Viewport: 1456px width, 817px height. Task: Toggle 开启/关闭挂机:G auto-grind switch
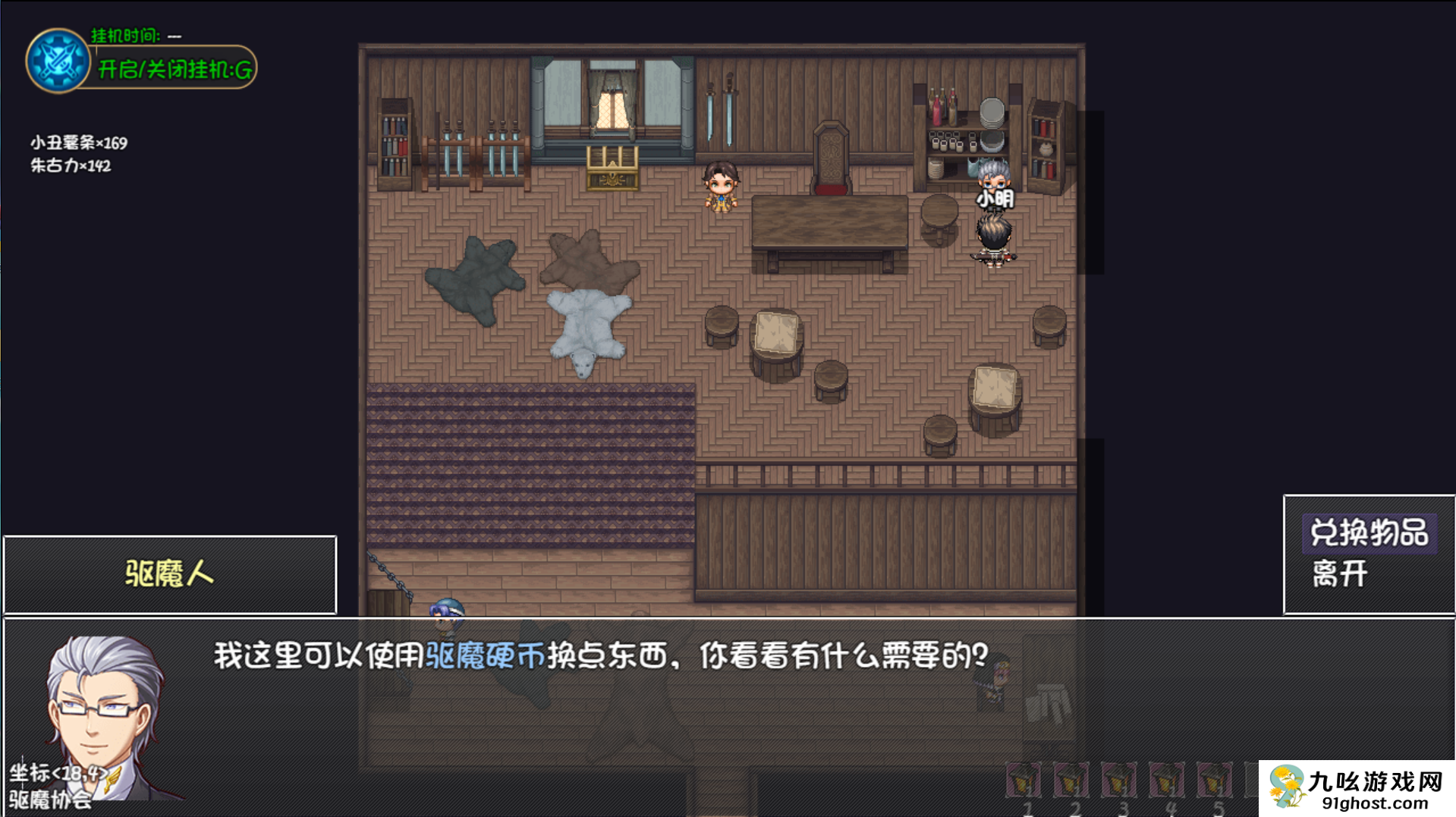[x=173, y=70]
